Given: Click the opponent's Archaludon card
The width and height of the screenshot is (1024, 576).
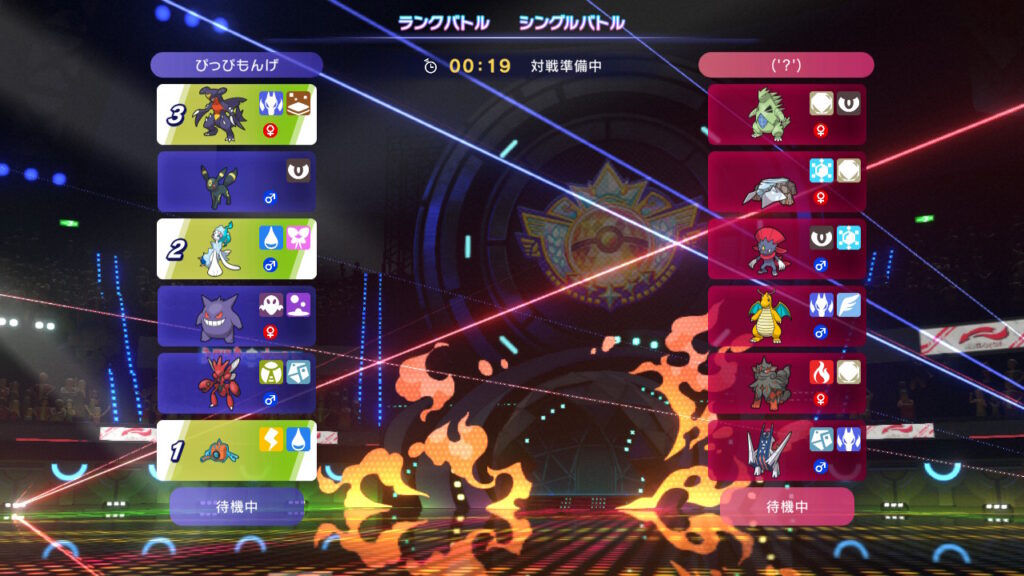Looking at the screenshot, I should pos(786,450).
